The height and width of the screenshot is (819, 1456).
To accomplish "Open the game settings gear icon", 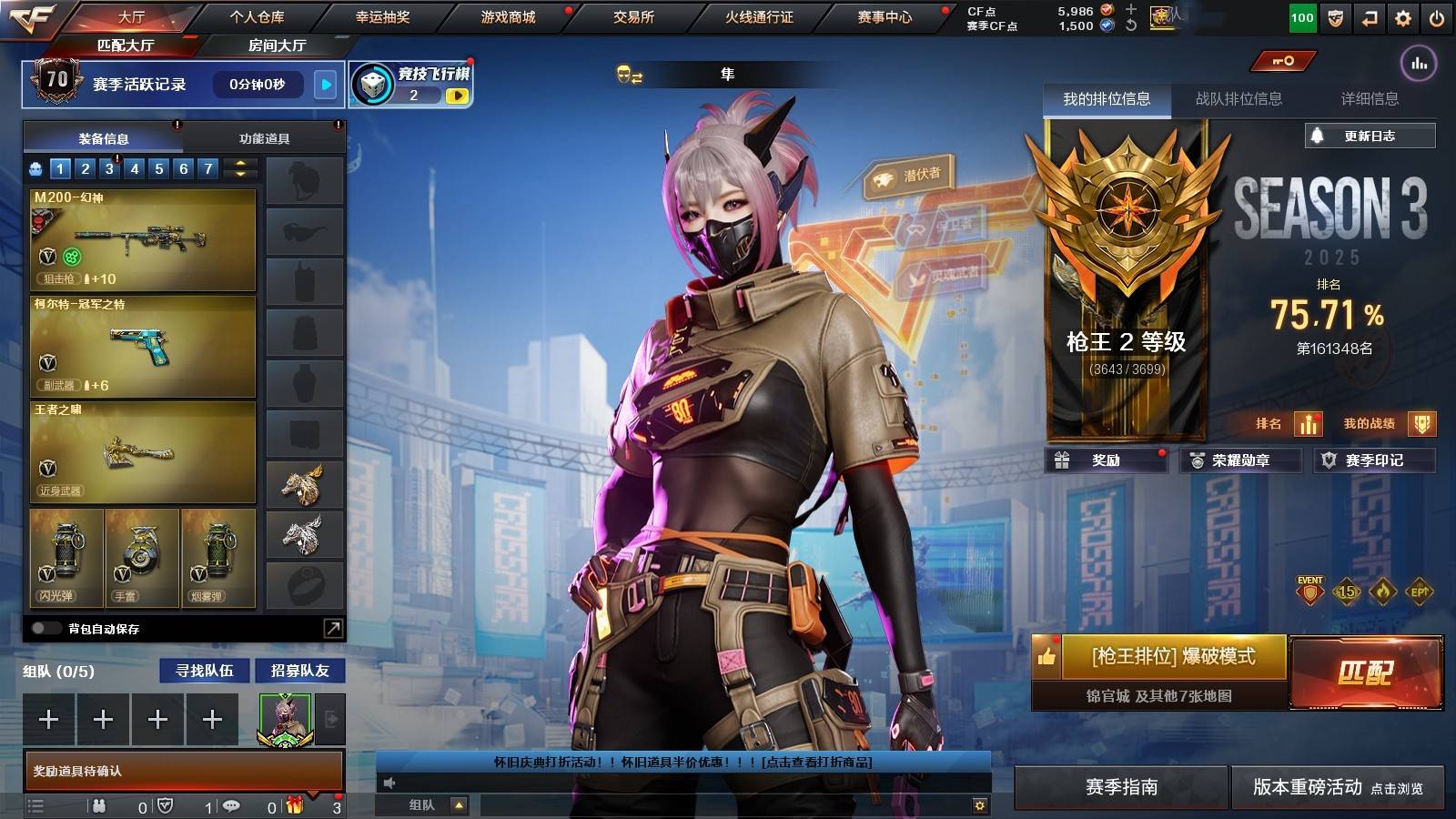I will click(x=1402, y=16).
